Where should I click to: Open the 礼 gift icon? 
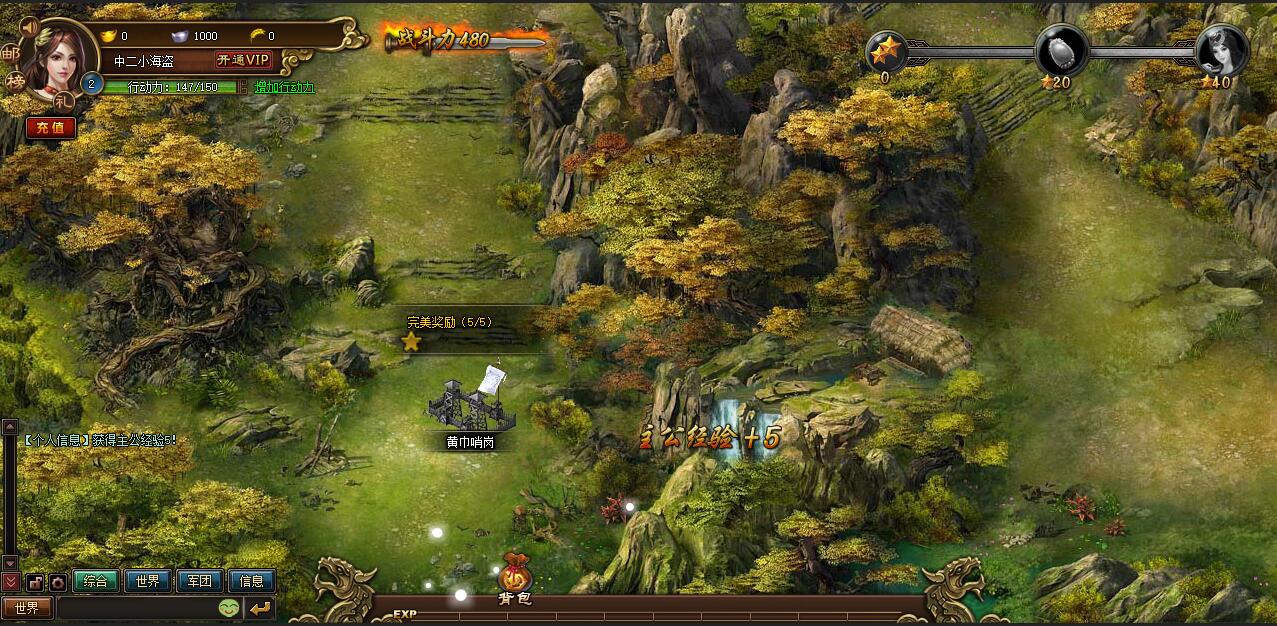tap(64, 100)
